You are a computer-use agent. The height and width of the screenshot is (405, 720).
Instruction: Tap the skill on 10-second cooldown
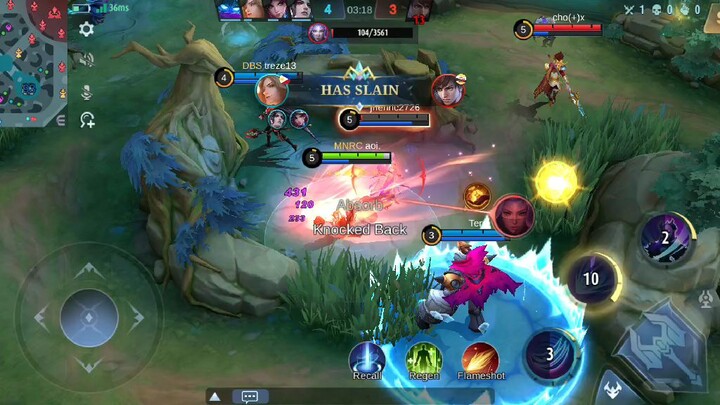pos(592,278)
